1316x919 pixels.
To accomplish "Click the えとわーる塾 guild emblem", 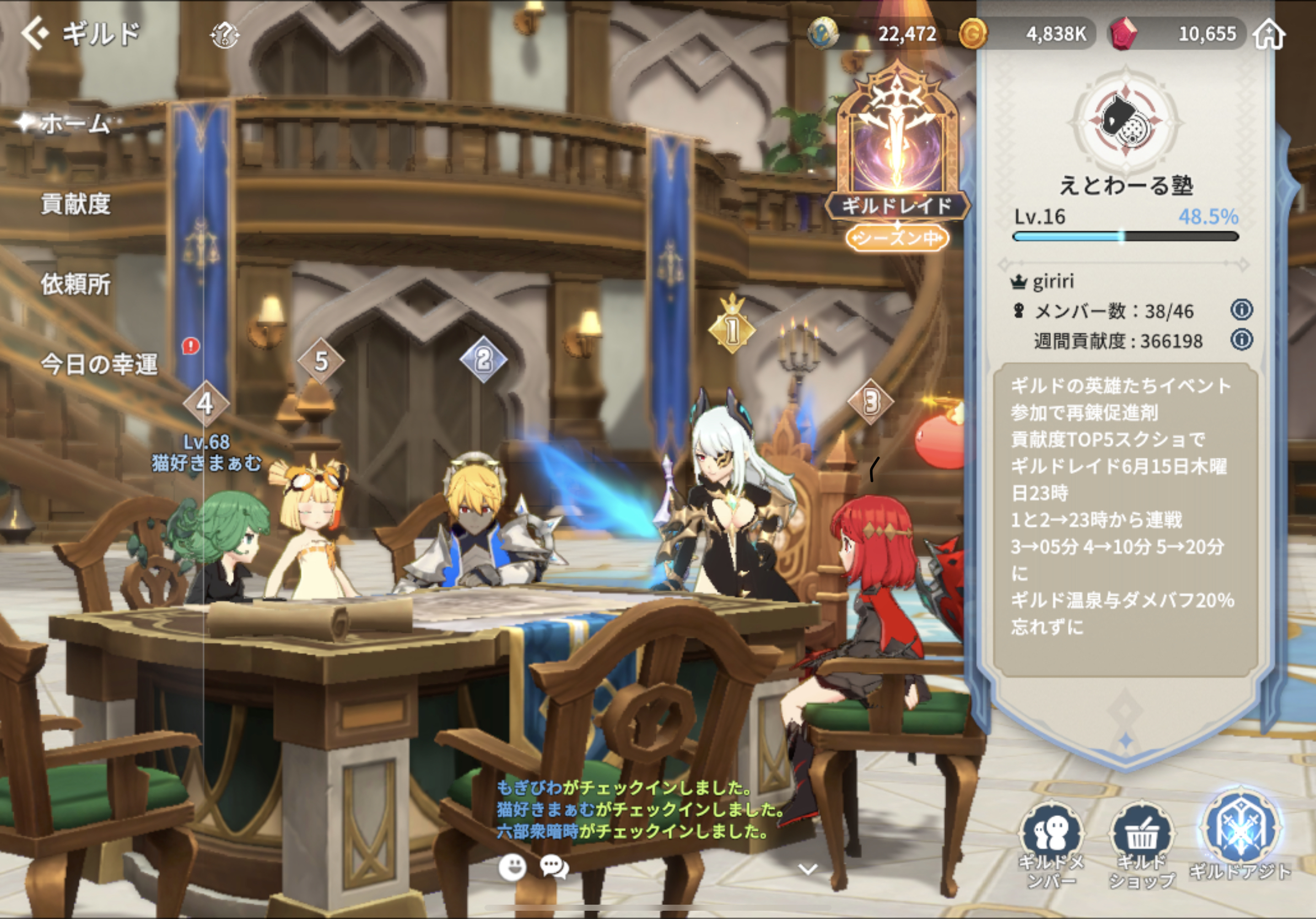I will click(x=1126, y=121).
